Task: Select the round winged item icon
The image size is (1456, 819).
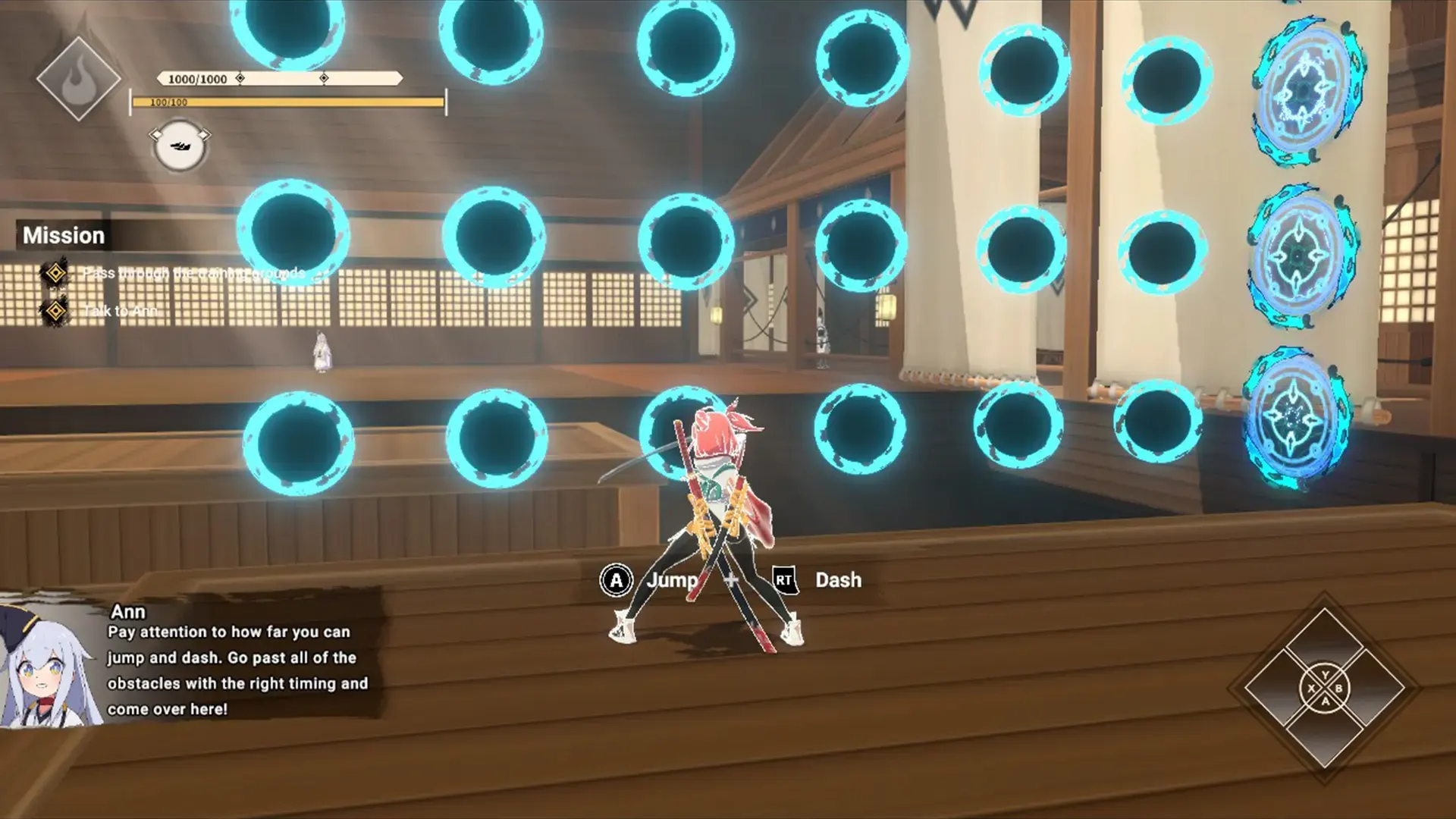Action: tap(180, 145)
